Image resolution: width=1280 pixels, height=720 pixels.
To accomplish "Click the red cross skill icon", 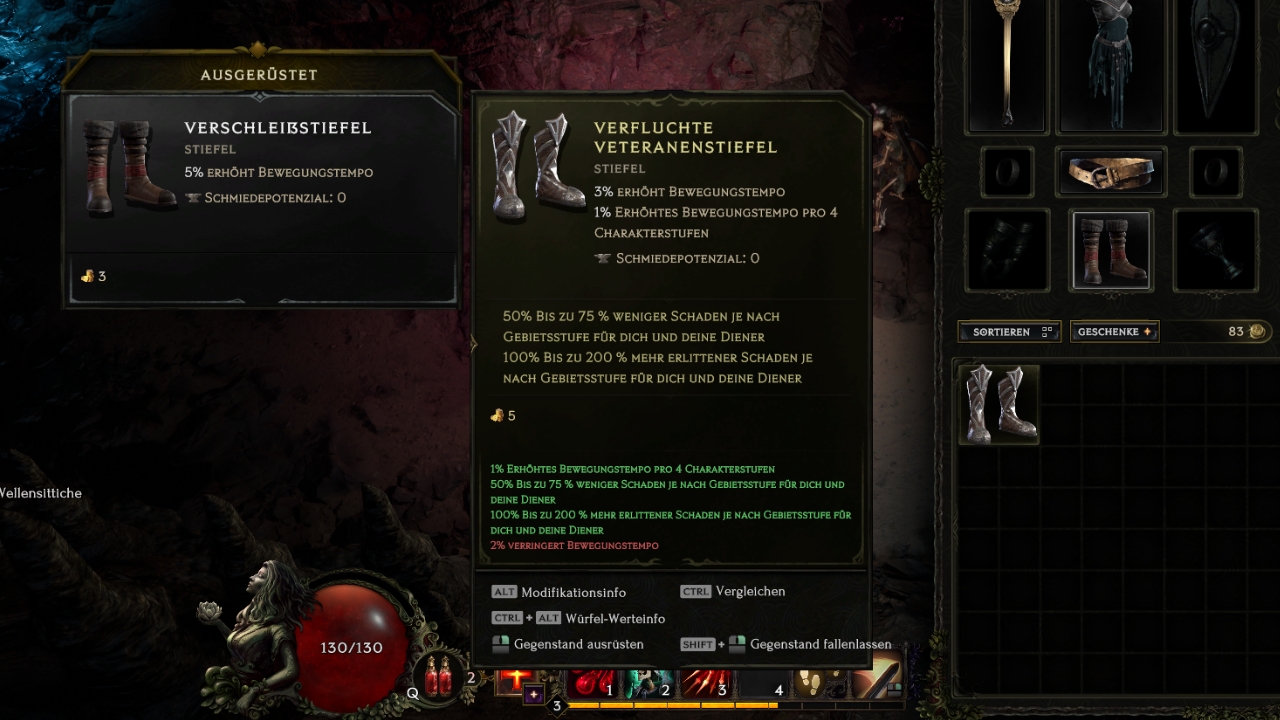I will tap(516, 679).
